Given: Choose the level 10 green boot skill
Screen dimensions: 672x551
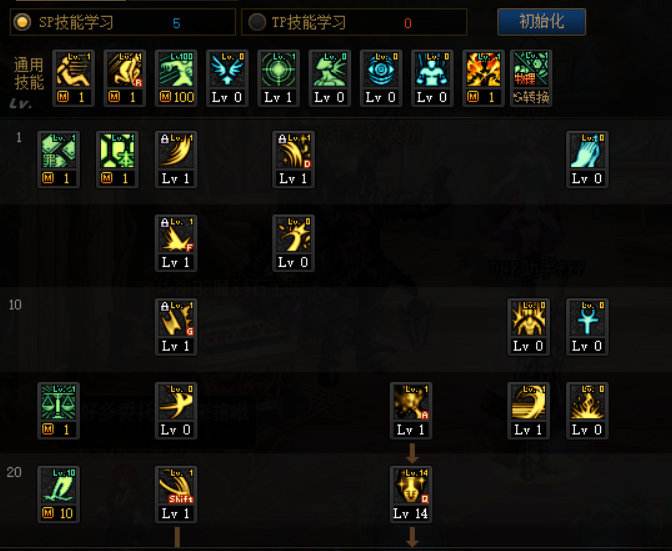Looking at the screenshot, I should click(58, 487).
